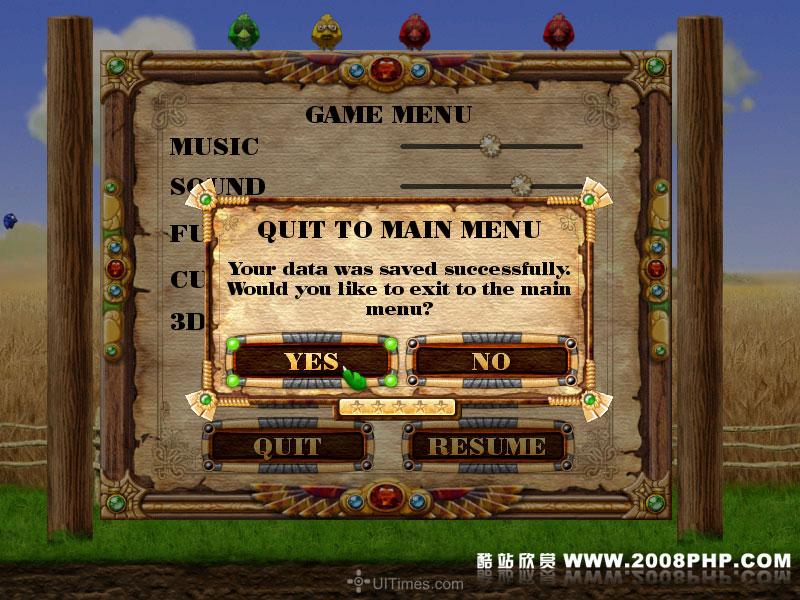Click the QUIT button
Viewport: 800px width, 600px height.
[x=287, y=446]
